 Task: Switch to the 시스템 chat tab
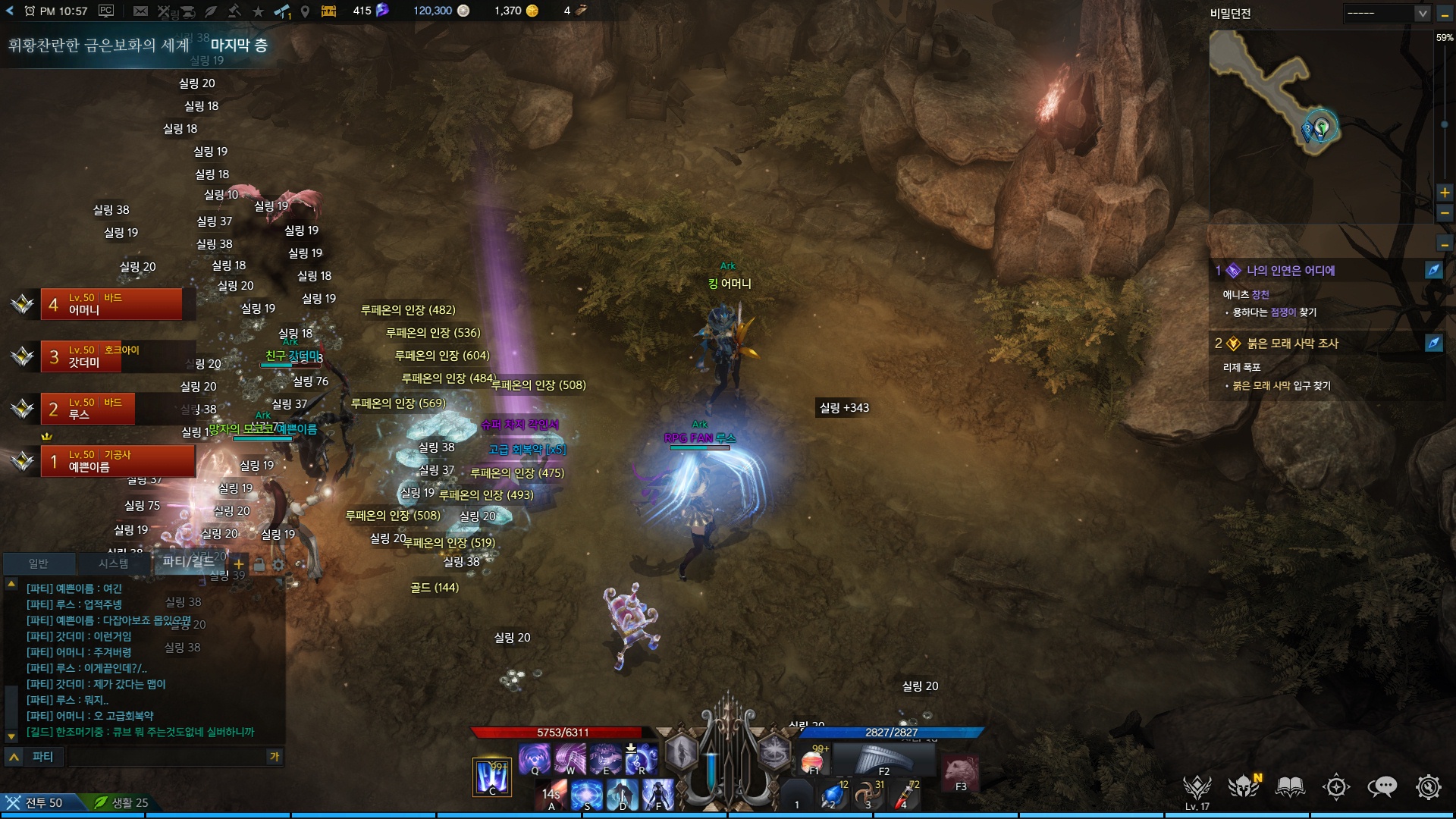113,563
